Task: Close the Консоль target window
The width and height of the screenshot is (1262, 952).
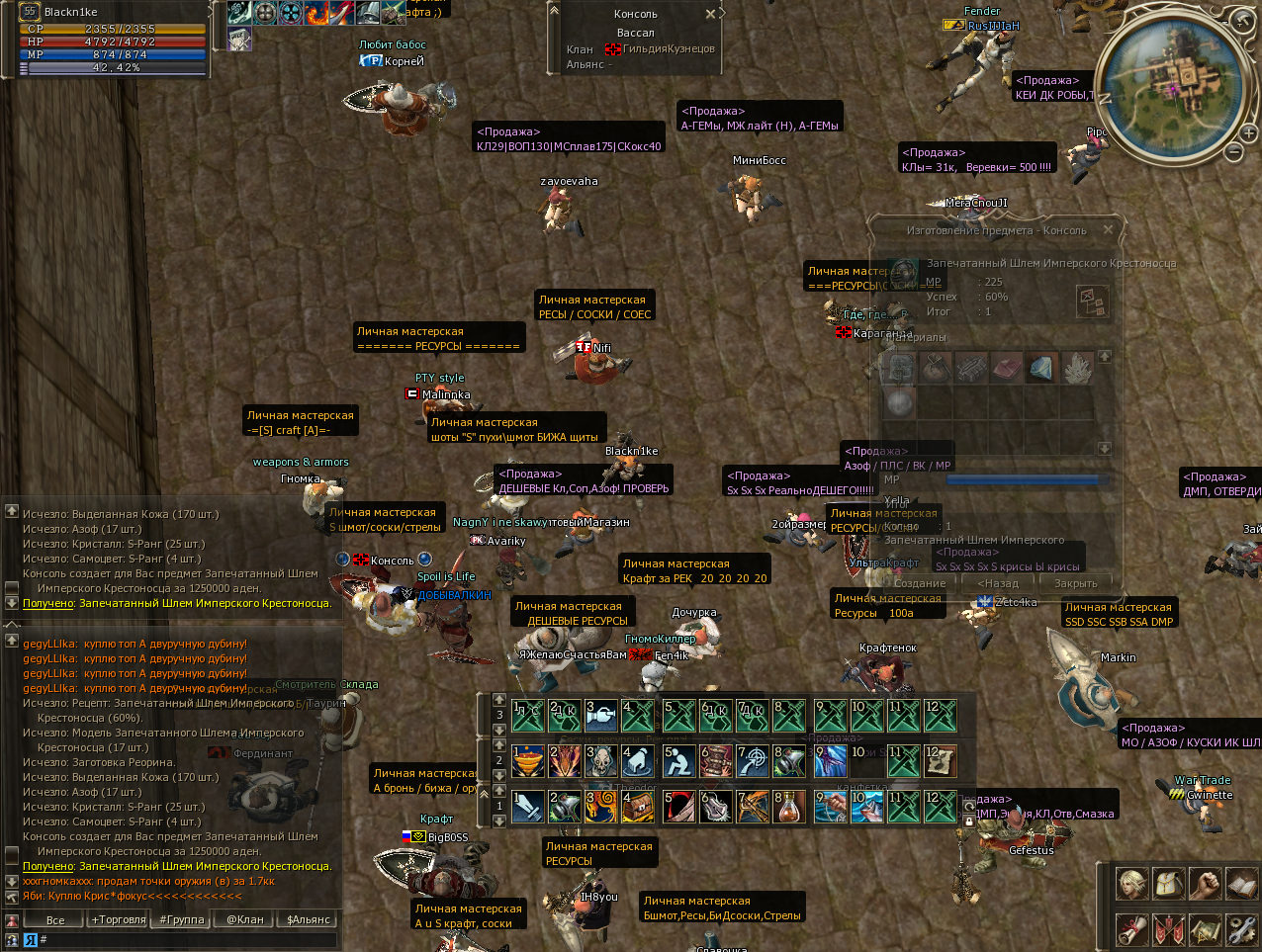Action: pos(710,14)
